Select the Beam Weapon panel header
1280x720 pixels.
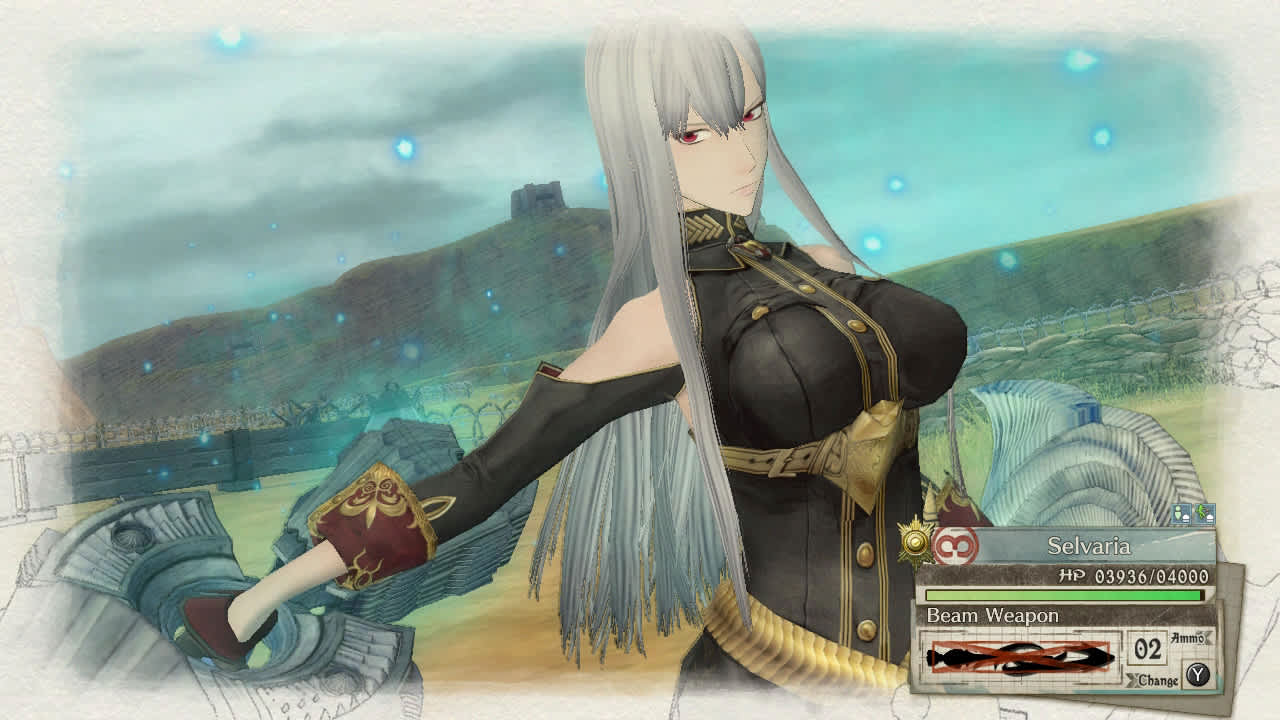click(993, 616)
